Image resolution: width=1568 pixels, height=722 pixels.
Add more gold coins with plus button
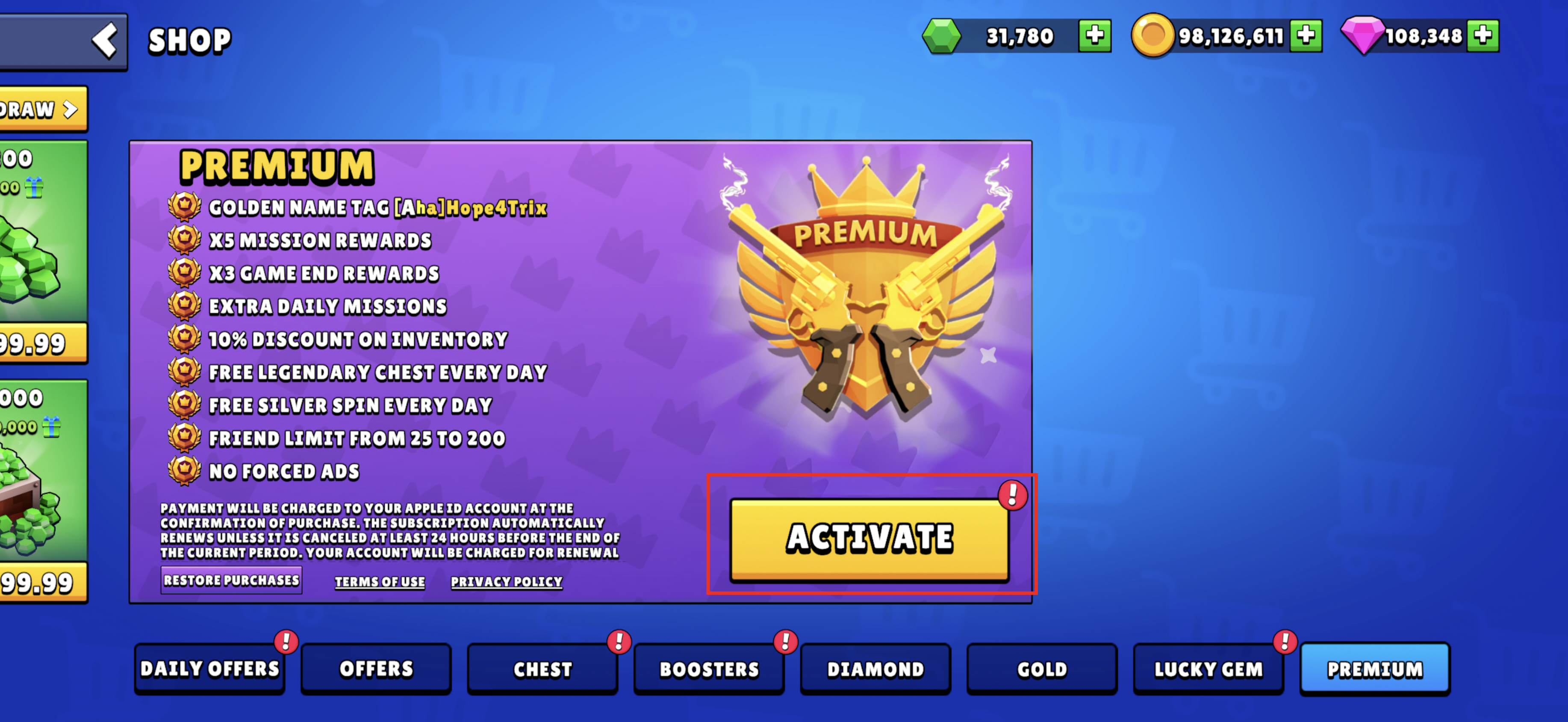1306,36
